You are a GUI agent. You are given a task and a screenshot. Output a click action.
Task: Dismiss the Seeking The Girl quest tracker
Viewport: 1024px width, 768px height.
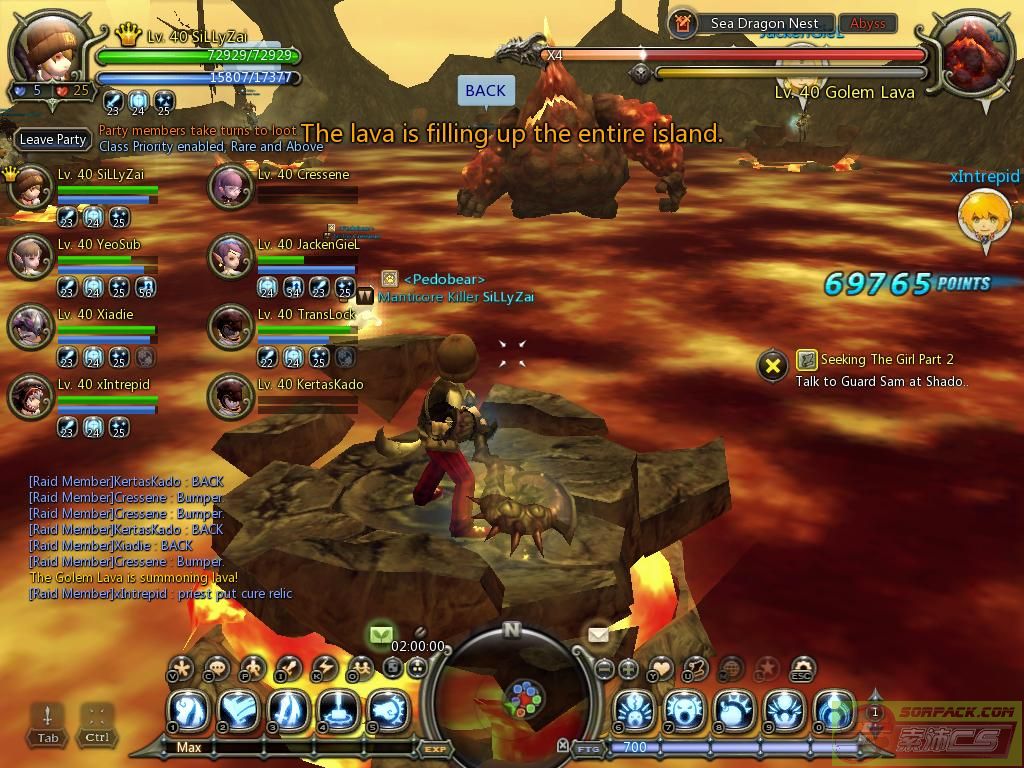point(772,366)
